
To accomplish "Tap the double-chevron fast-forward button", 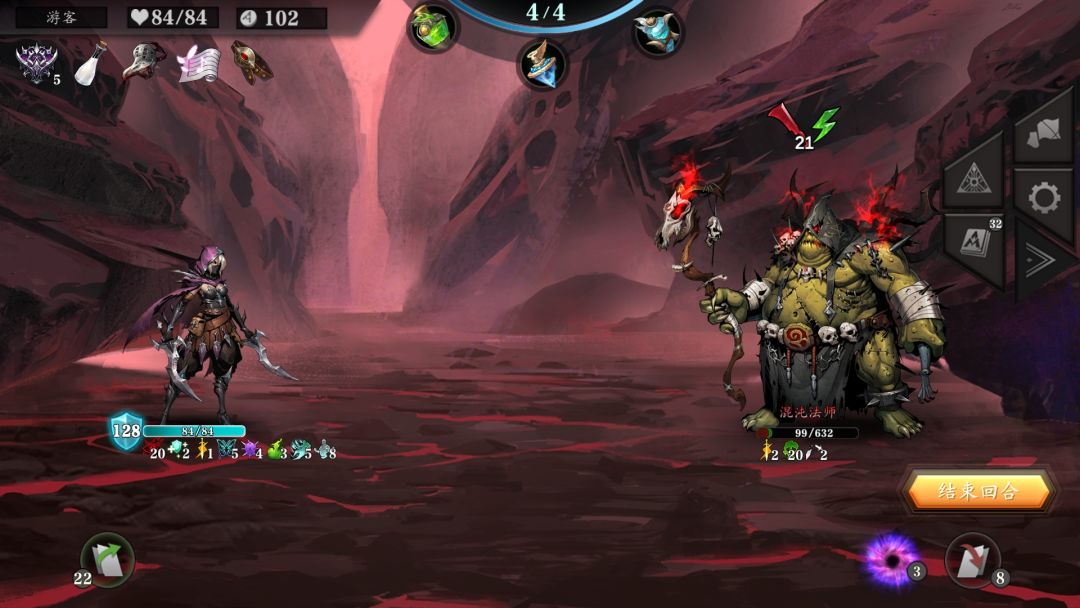I will coord(1042,262).
